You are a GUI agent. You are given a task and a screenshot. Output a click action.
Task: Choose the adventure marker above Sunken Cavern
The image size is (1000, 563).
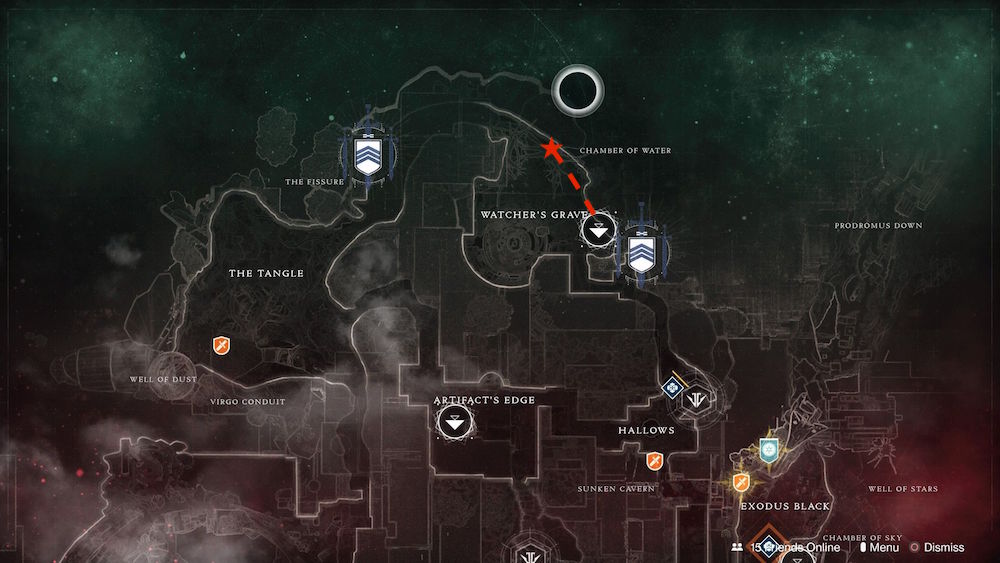[x=655, y=460]
